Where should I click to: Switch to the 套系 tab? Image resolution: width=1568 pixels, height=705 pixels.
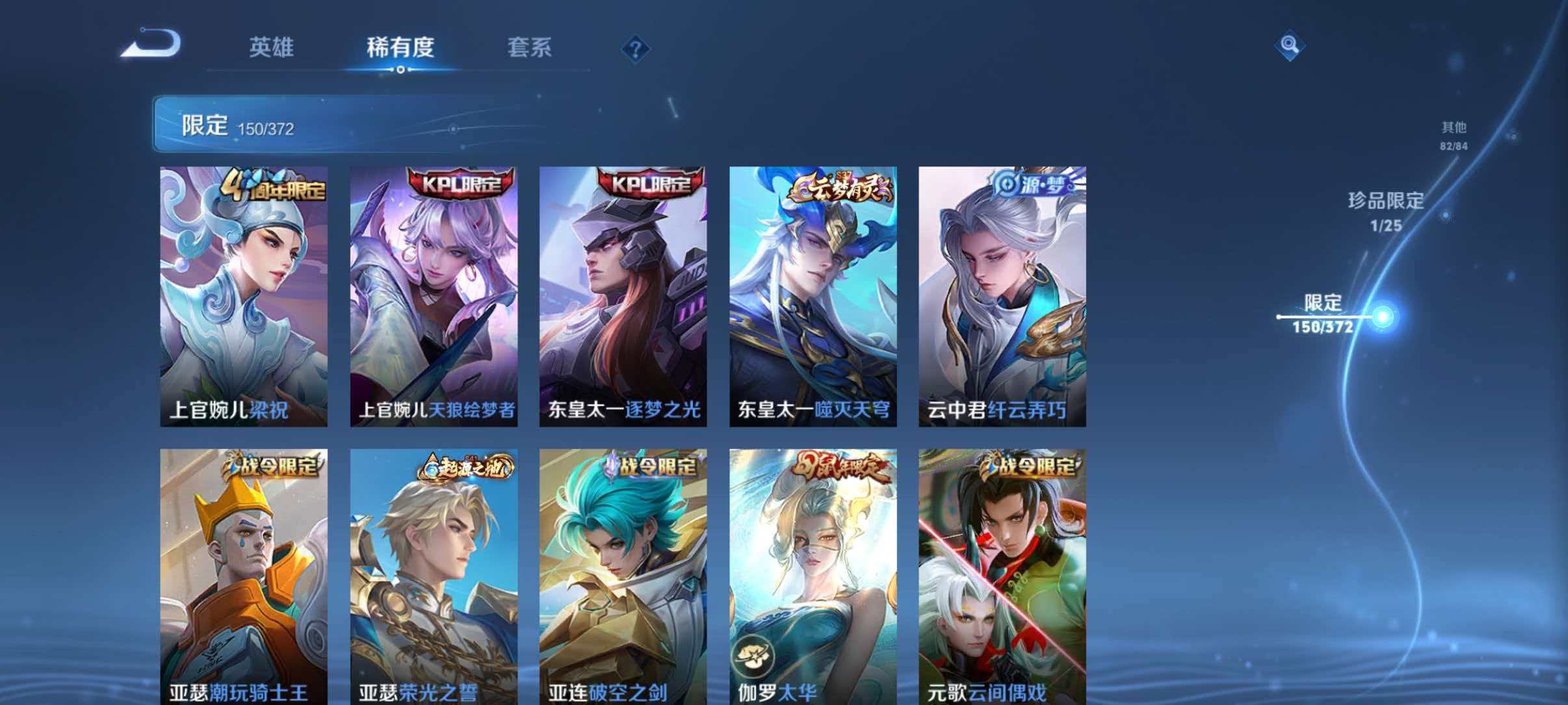pos(530,47)
